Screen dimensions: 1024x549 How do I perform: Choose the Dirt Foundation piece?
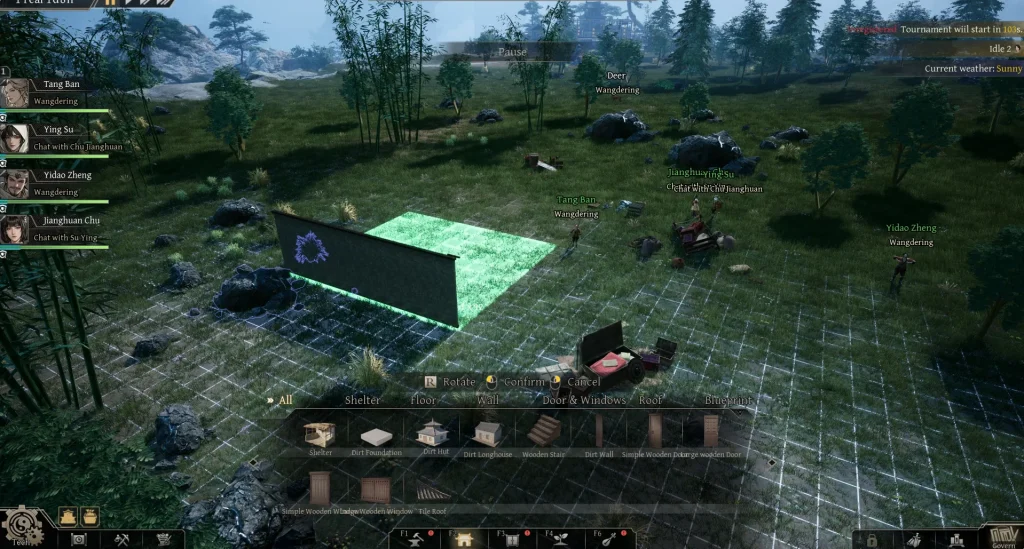(x=376, y=434)
